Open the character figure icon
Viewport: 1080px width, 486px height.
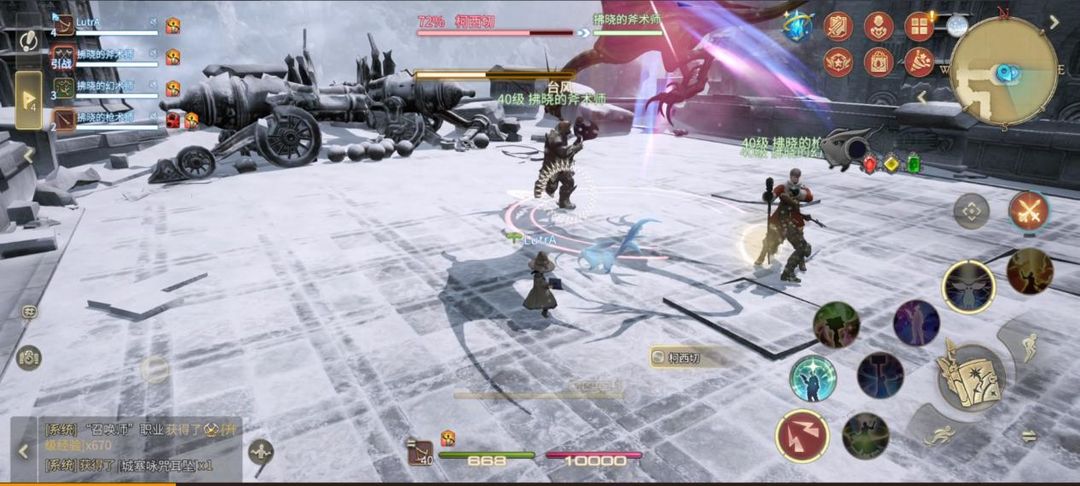[878, 26]
